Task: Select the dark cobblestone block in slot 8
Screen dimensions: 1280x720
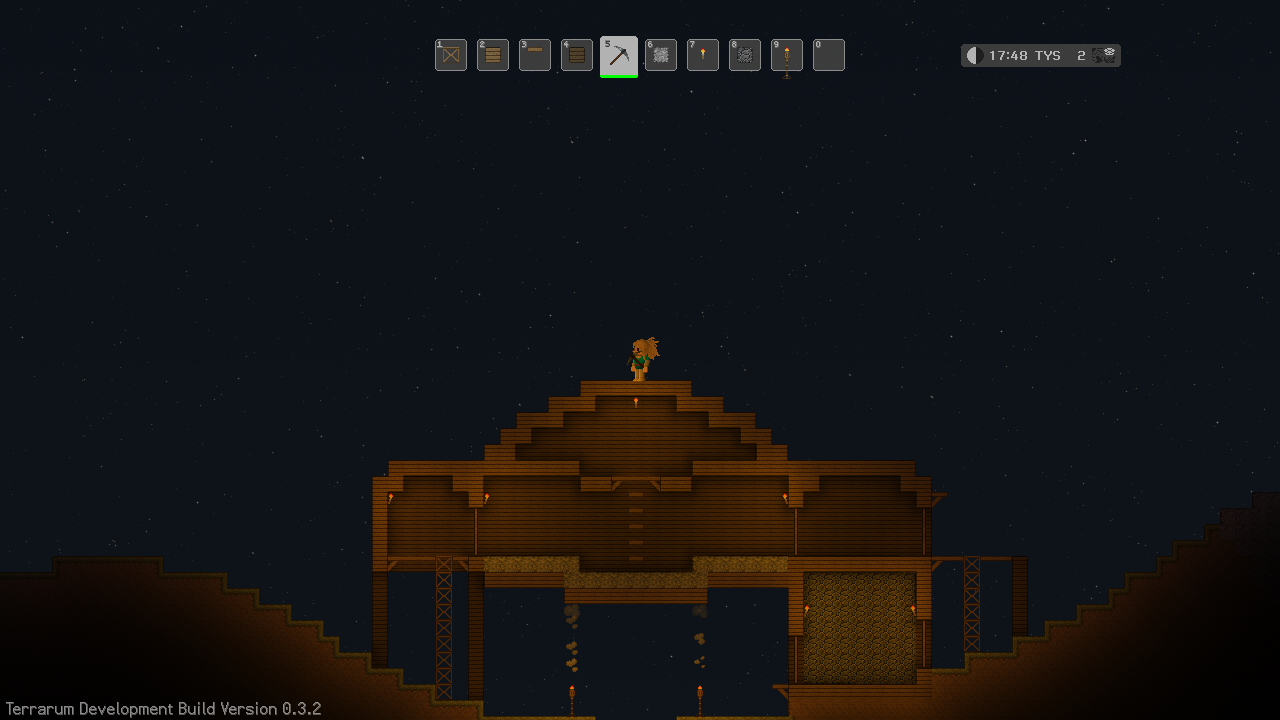Action: (x=745, y=55)
